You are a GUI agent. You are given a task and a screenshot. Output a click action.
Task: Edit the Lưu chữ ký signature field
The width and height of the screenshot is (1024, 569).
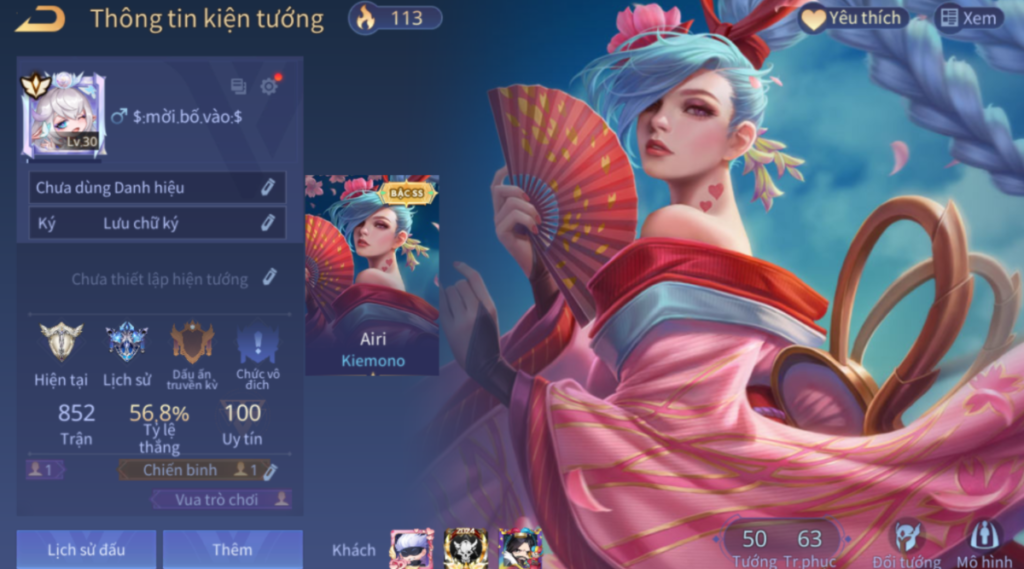pyautogui.click(x=267, y=223)
